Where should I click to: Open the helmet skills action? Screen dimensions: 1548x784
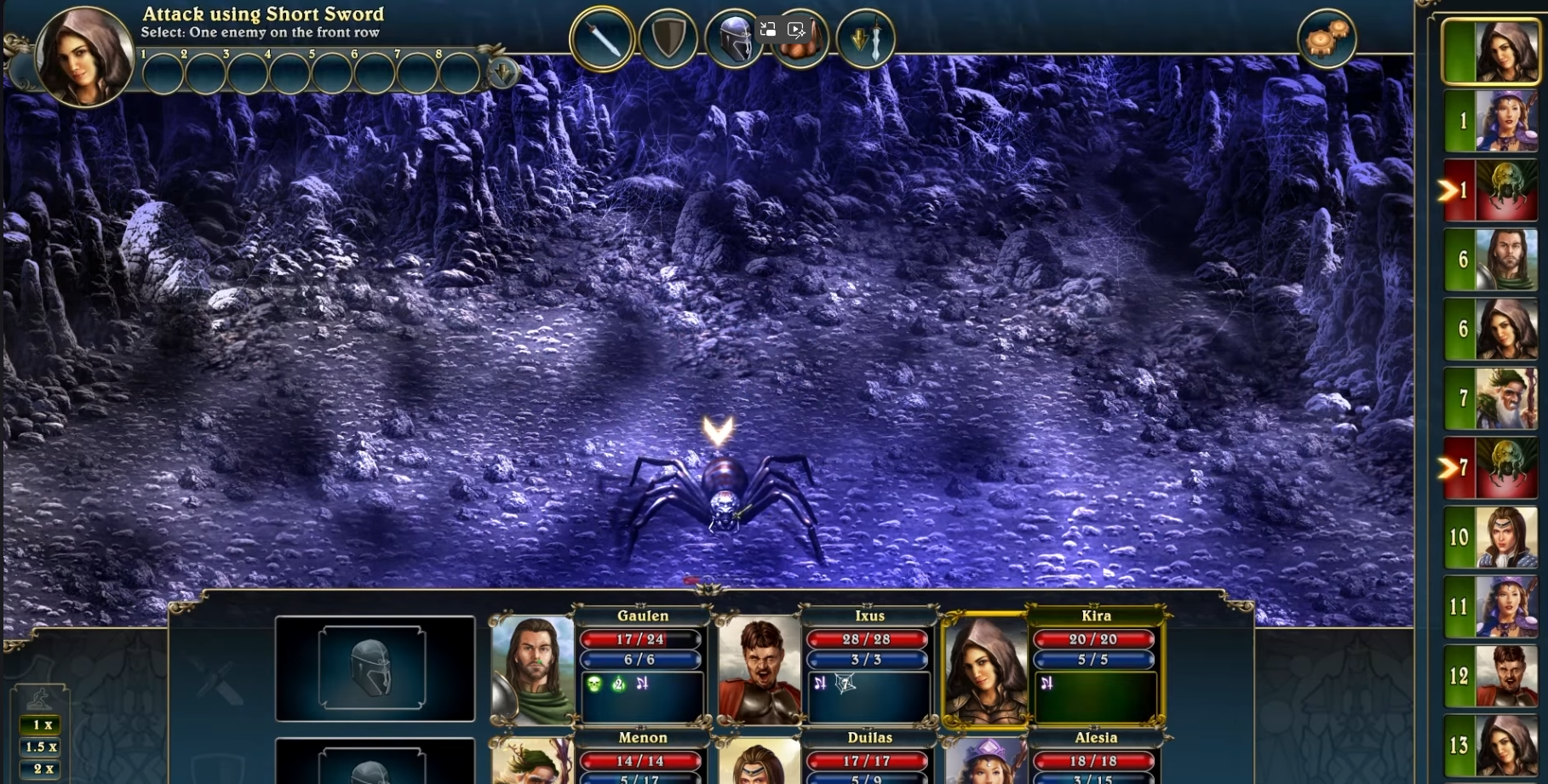click(x=732, y=40)
